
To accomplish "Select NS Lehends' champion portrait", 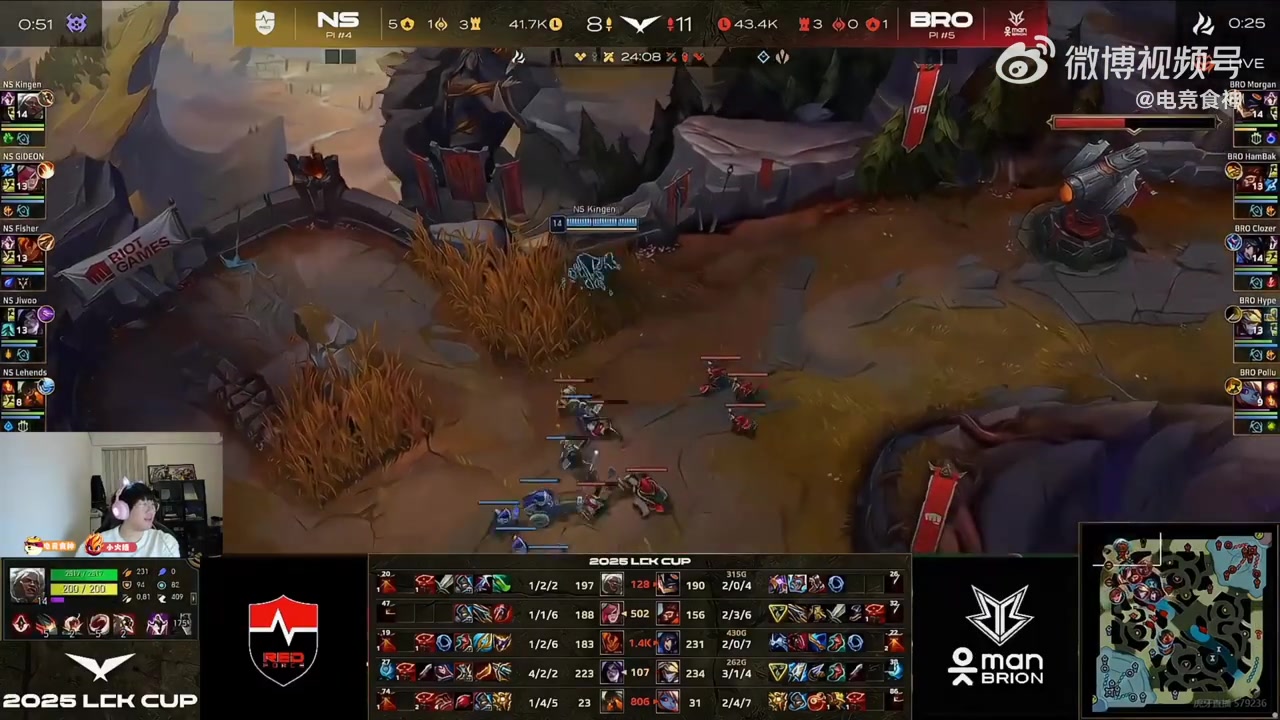I will pos(28,394).
